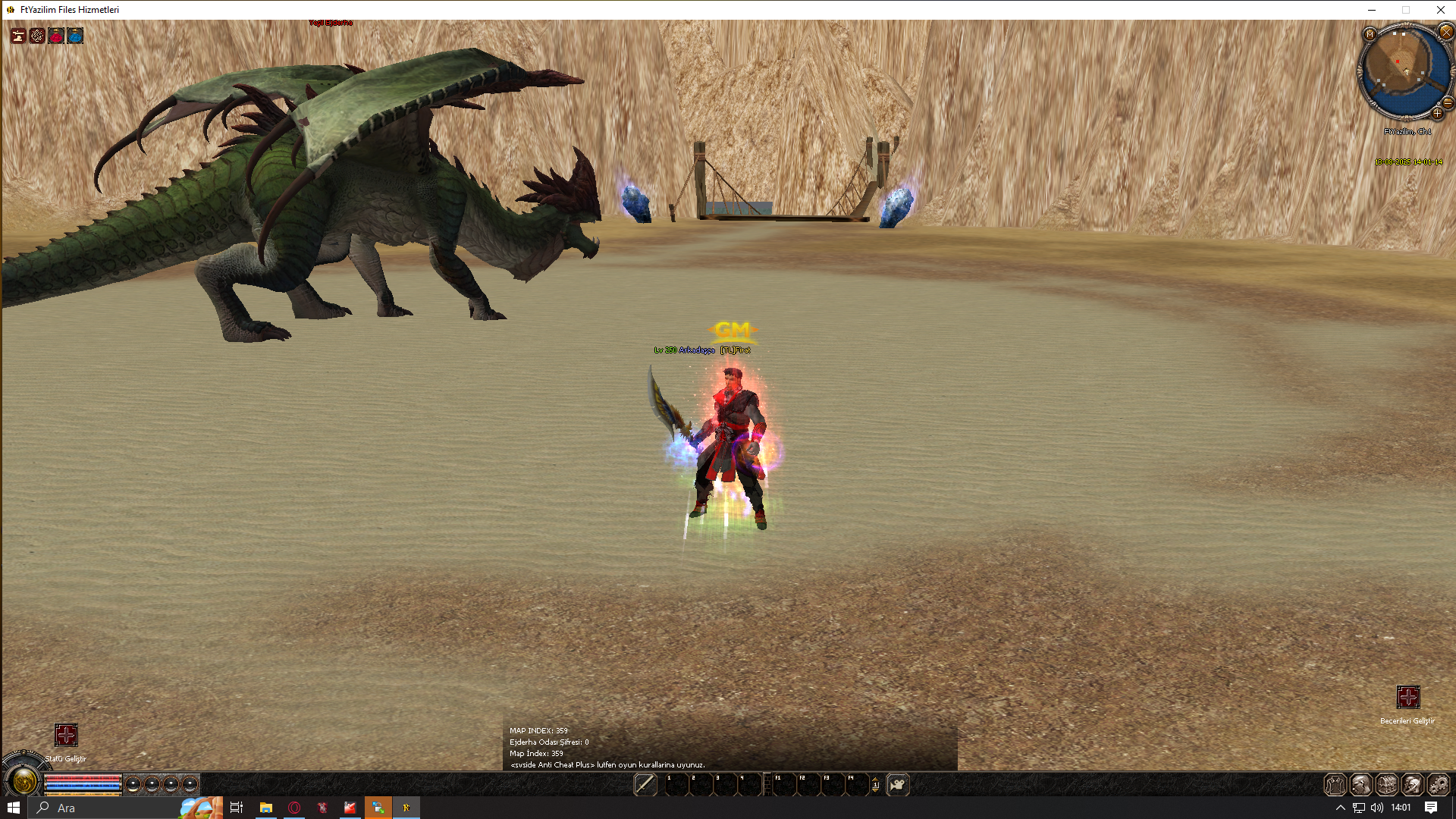
Task: Close the minimap
Action: (x=1445, y=32)
